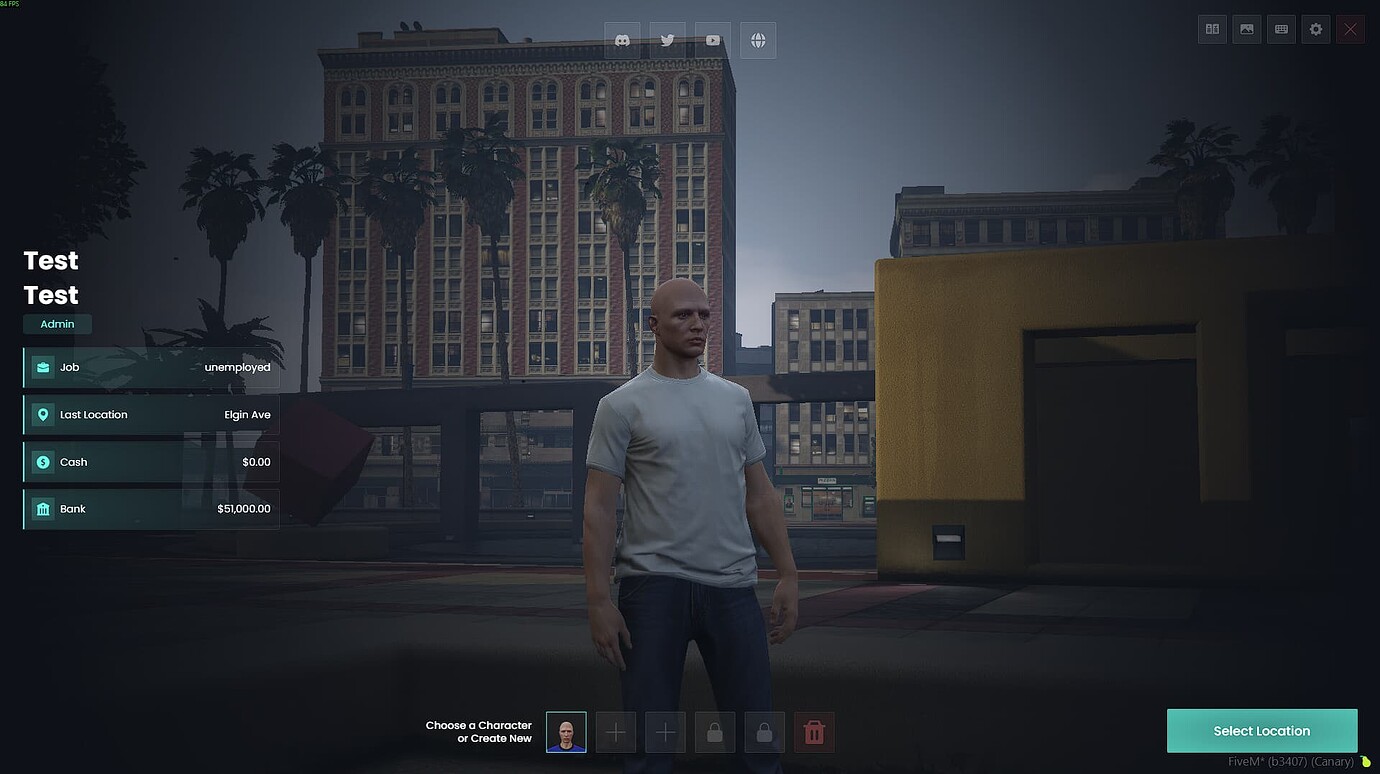The height and width of the screenshot is (774, 1380).
Task: Select the existing character portrait thumbnail
Action: (x=566, y=732)
